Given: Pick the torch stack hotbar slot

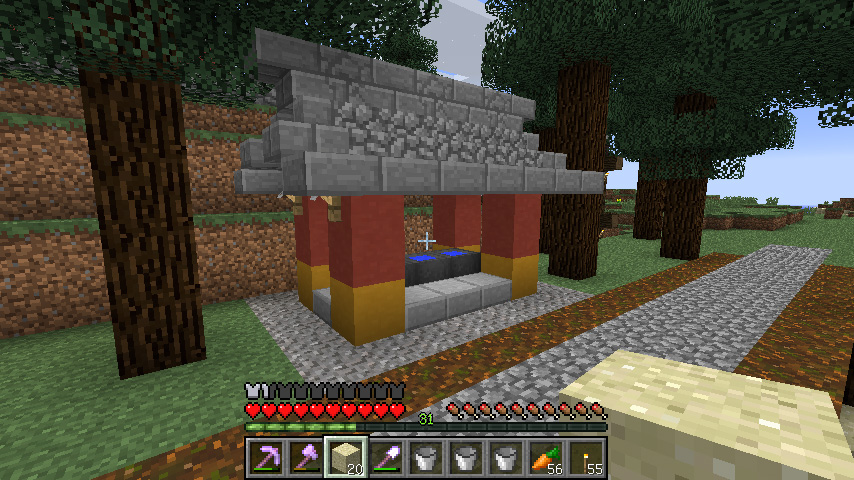Looking at the screenshot, I should click(x=585, y=458).
